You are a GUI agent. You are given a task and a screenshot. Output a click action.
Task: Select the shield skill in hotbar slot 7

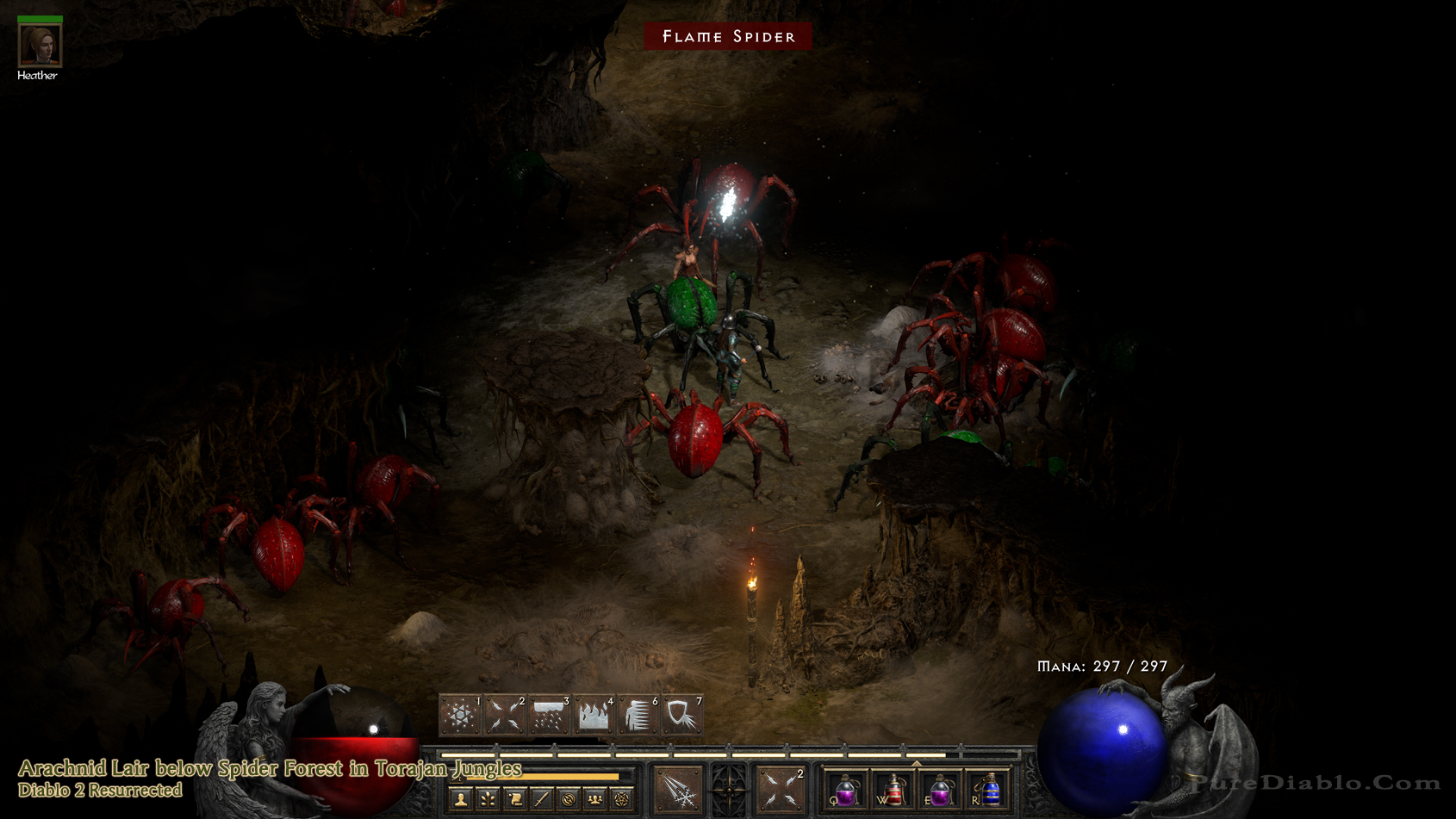(682, 716)
